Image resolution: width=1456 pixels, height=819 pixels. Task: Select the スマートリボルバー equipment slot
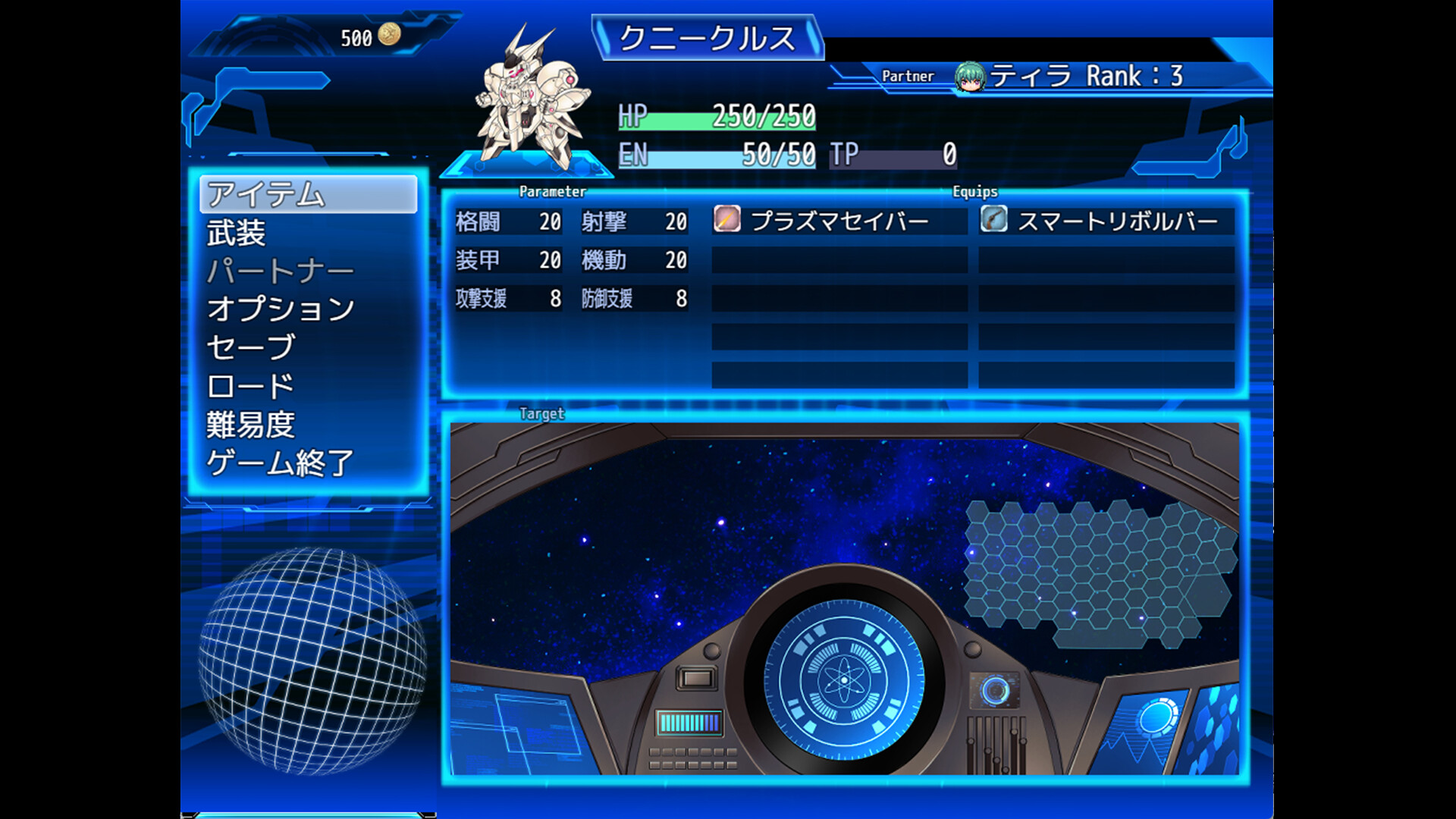1106,221
